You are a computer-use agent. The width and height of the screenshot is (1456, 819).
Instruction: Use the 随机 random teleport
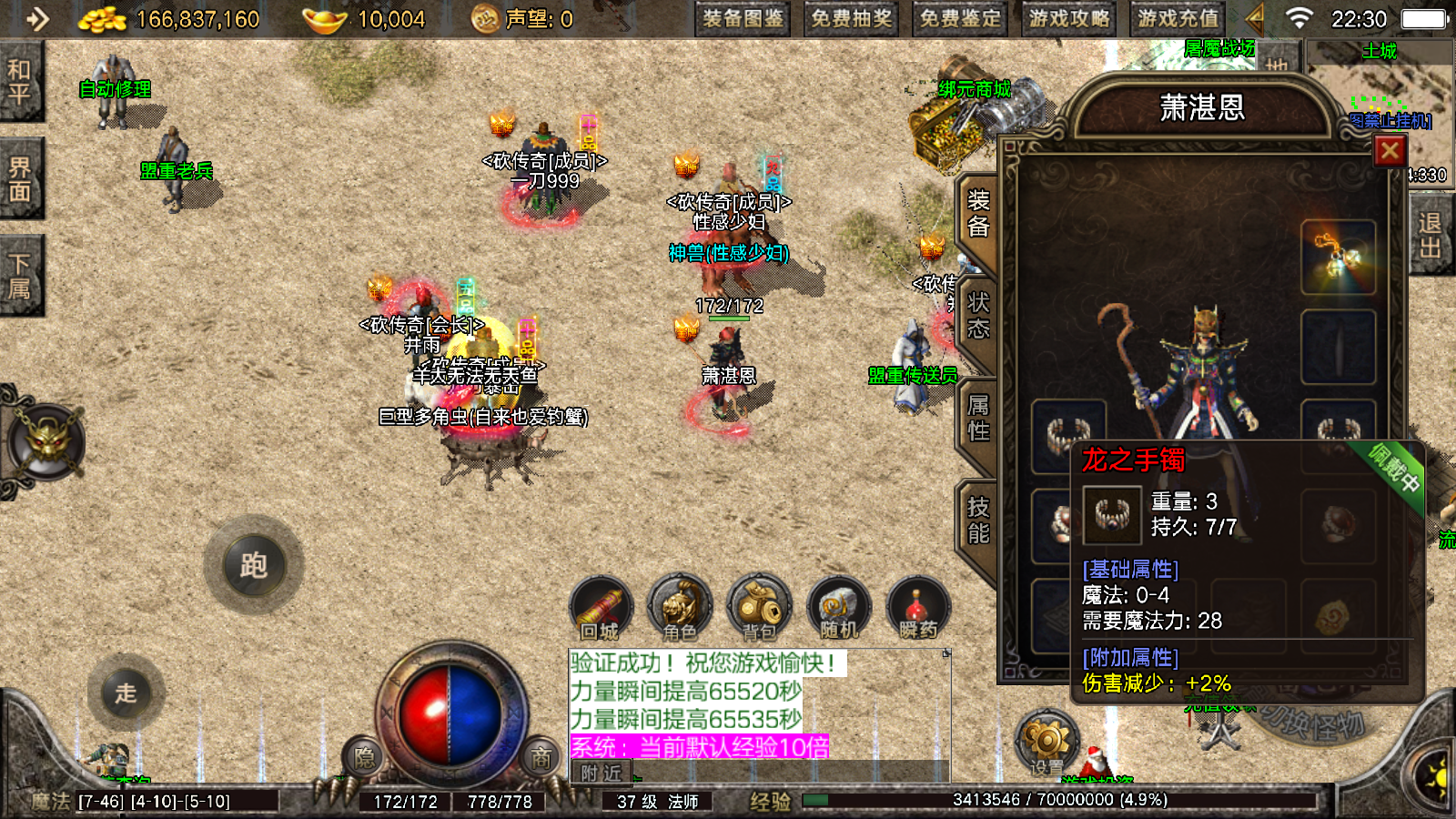coord(838,607)
